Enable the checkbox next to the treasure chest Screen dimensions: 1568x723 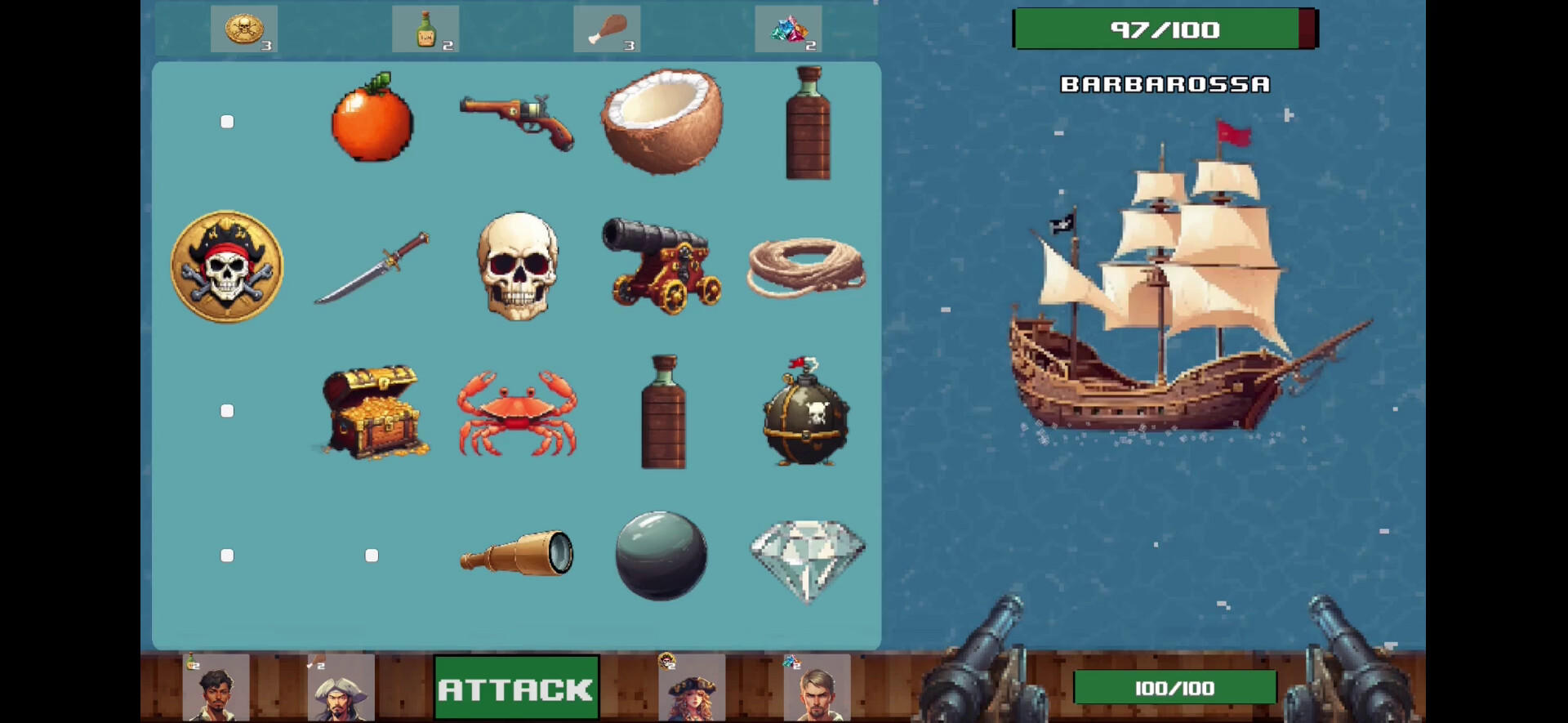coord(226,411)
